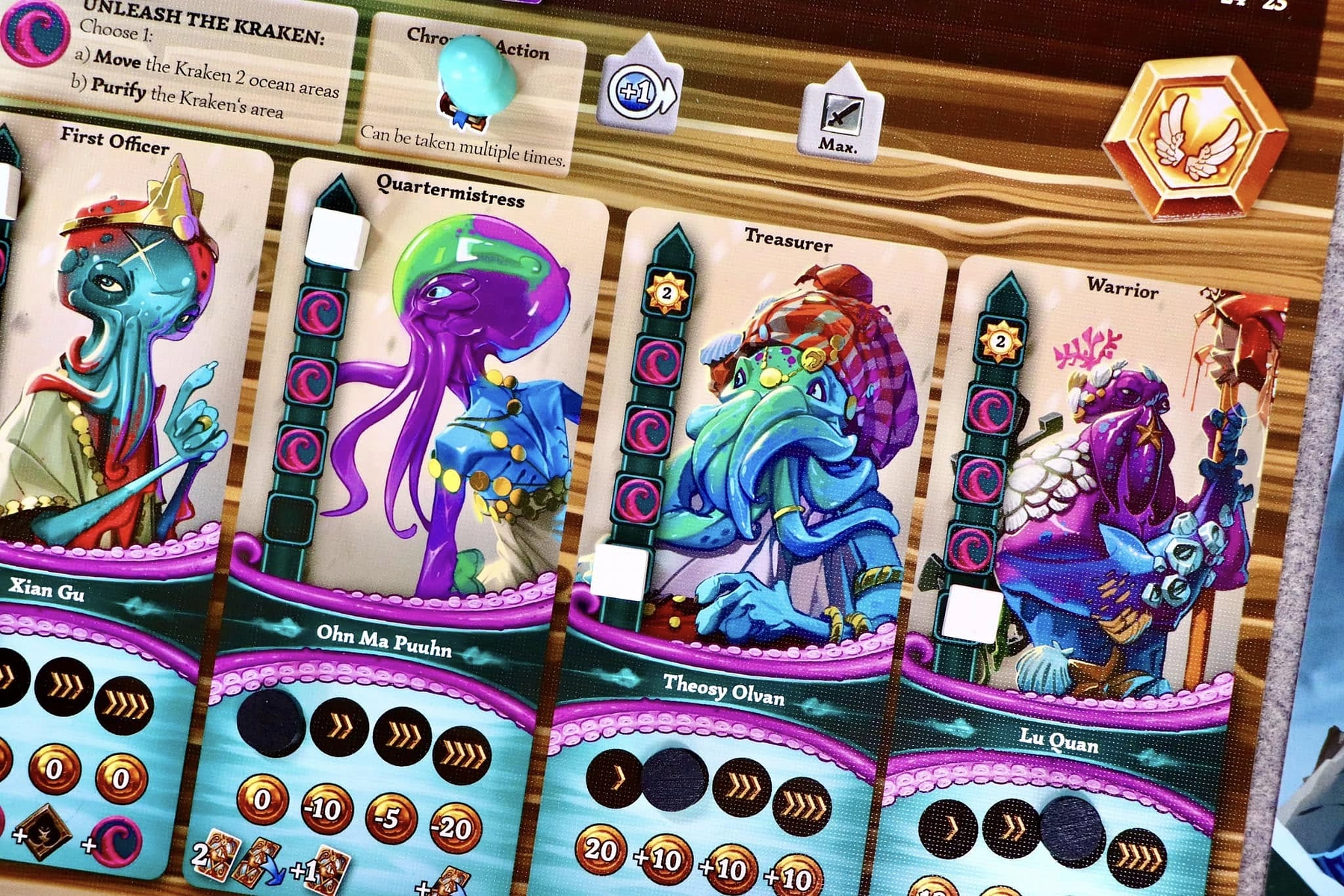The height and width of the screenshot is (896, 1344).
Task: Select the Quartermistress's -20 coin
Action: 455,827
